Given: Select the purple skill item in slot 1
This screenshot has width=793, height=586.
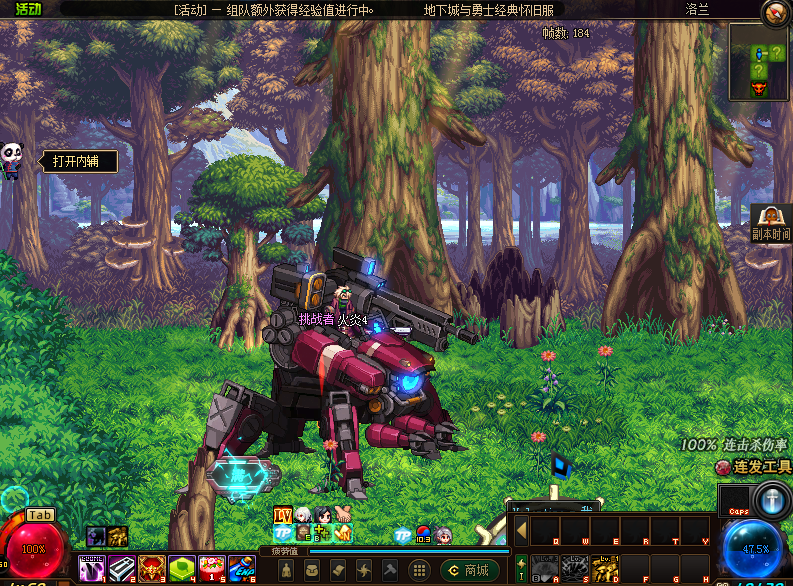Looking at the screenshot, I should point(92,569).
